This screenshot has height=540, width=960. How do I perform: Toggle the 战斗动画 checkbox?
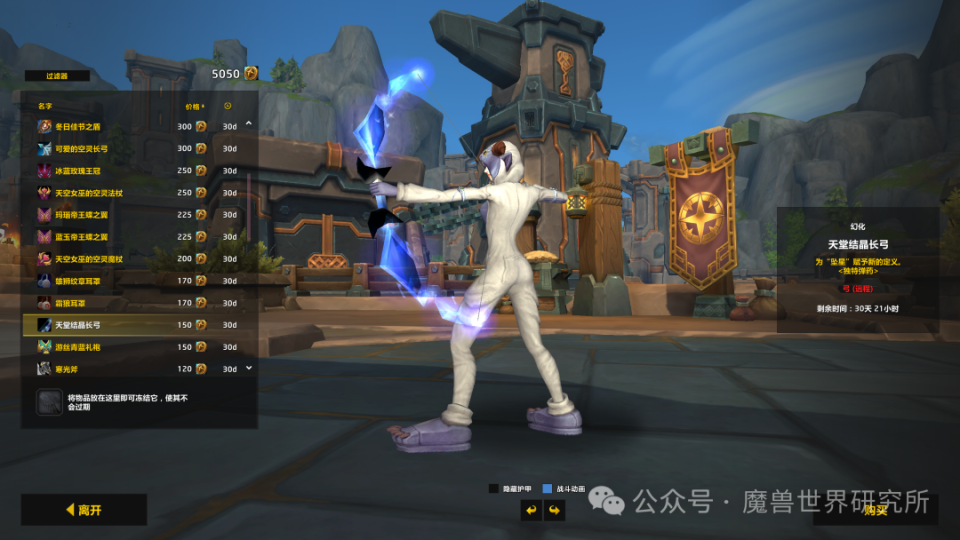pyautogui.click(x=547, y=489)
